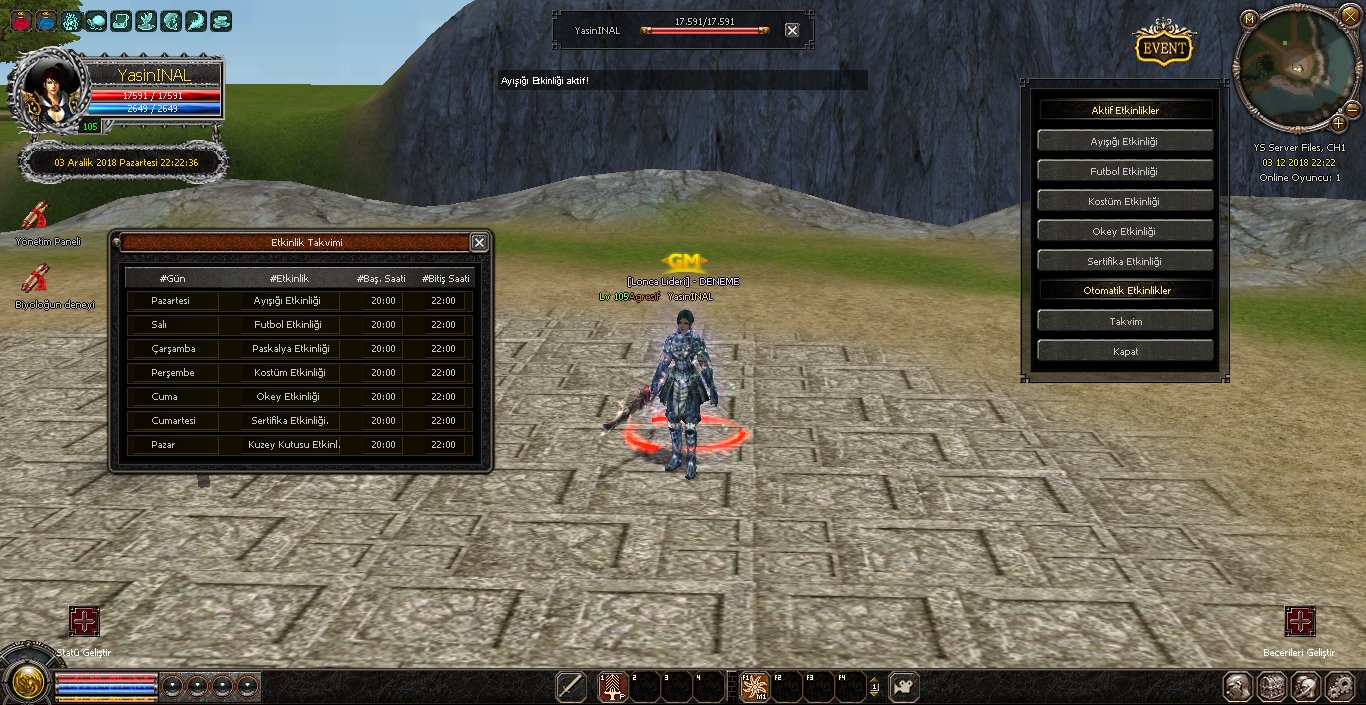Click the Becerileri Geliştir red plus icon
The height and width of the screenshot is (705, 1366).
point(1300,621)
